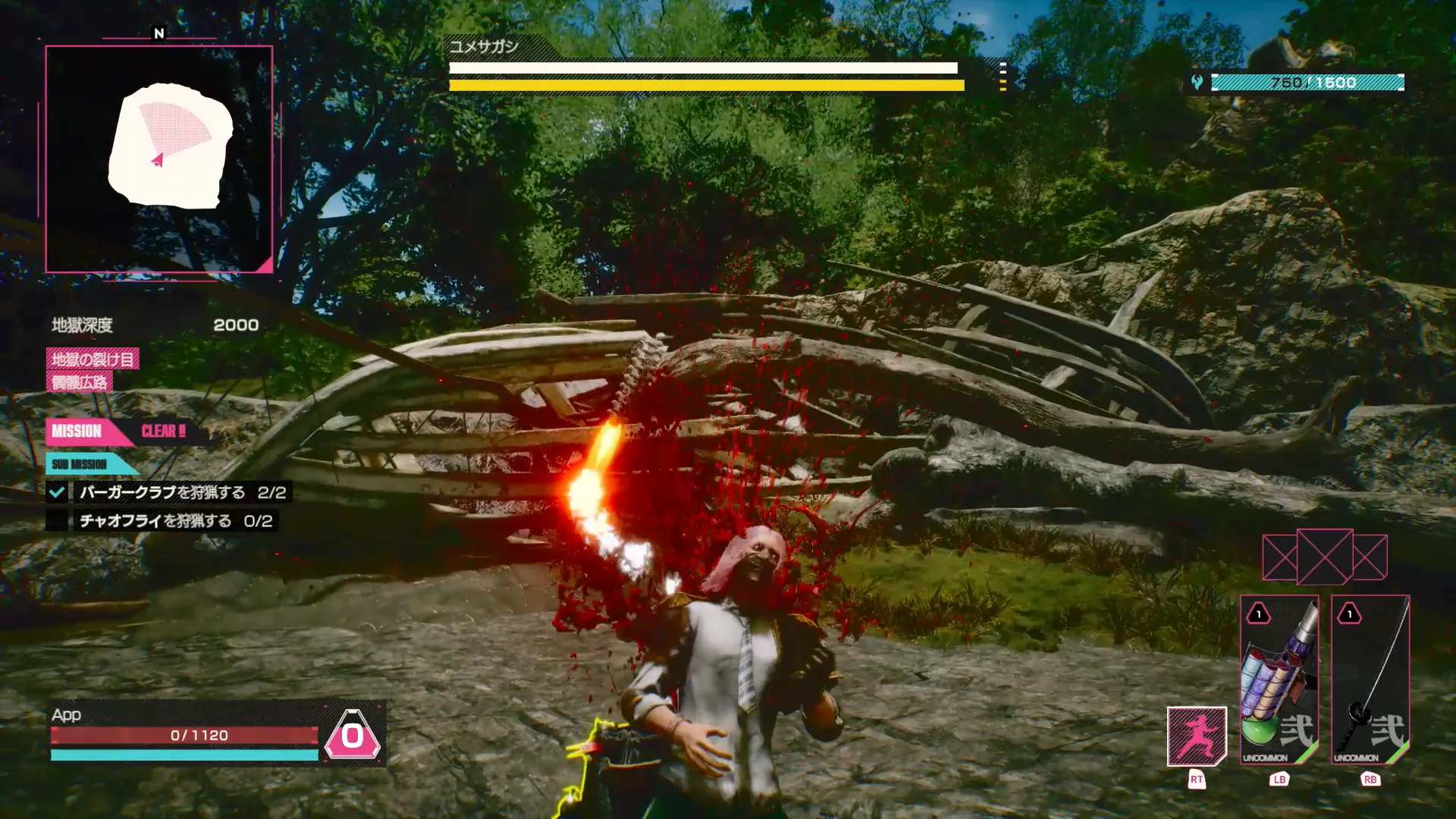Select the 地獄の裂け目 location label
This screenshot has width=1456, height=819.
click(93, 360)
